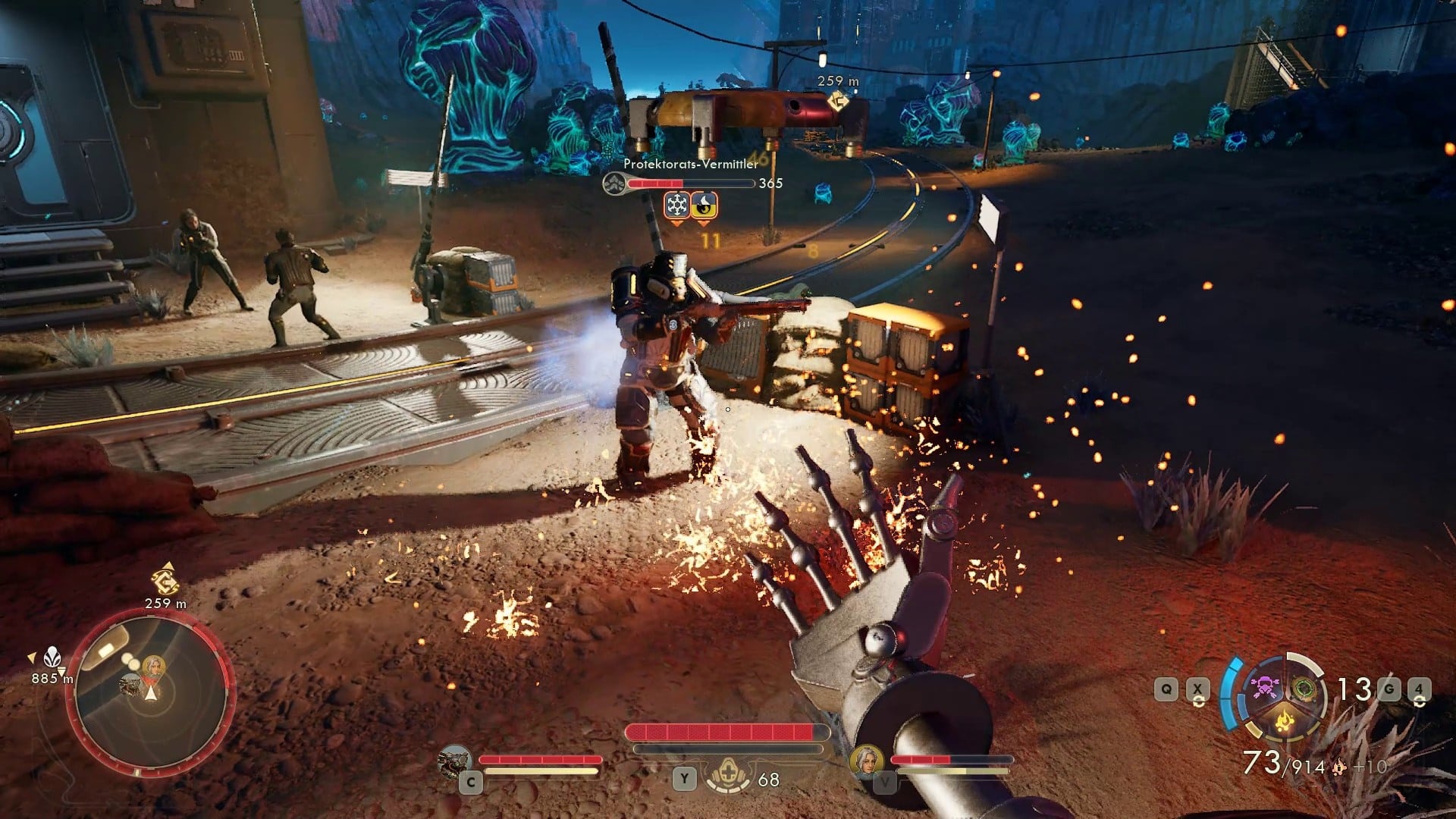Click the grey-haired companion portrait
1456x819 pixels.
[x=865, y=761]
